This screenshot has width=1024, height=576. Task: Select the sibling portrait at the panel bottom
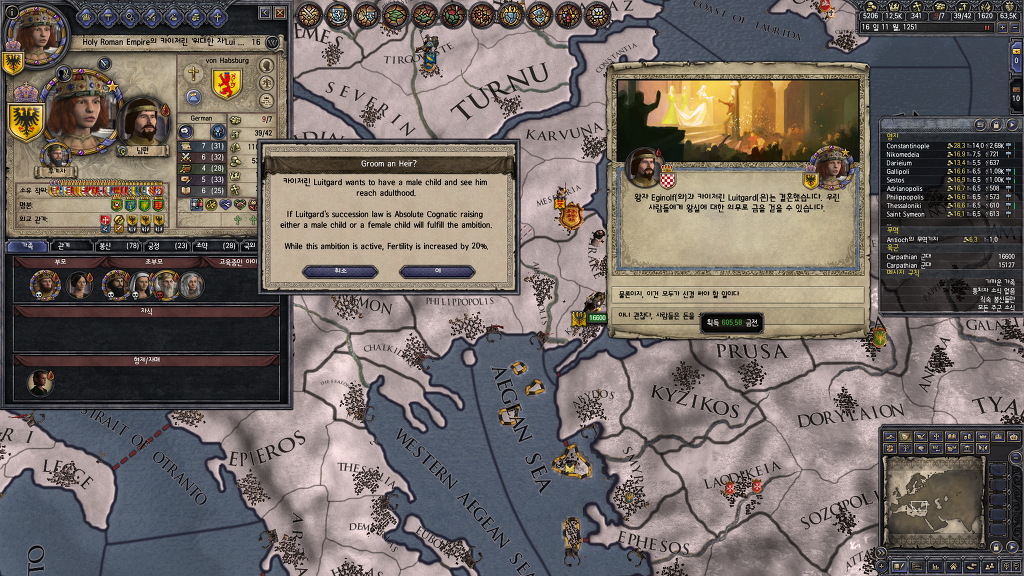pos(39,381)
